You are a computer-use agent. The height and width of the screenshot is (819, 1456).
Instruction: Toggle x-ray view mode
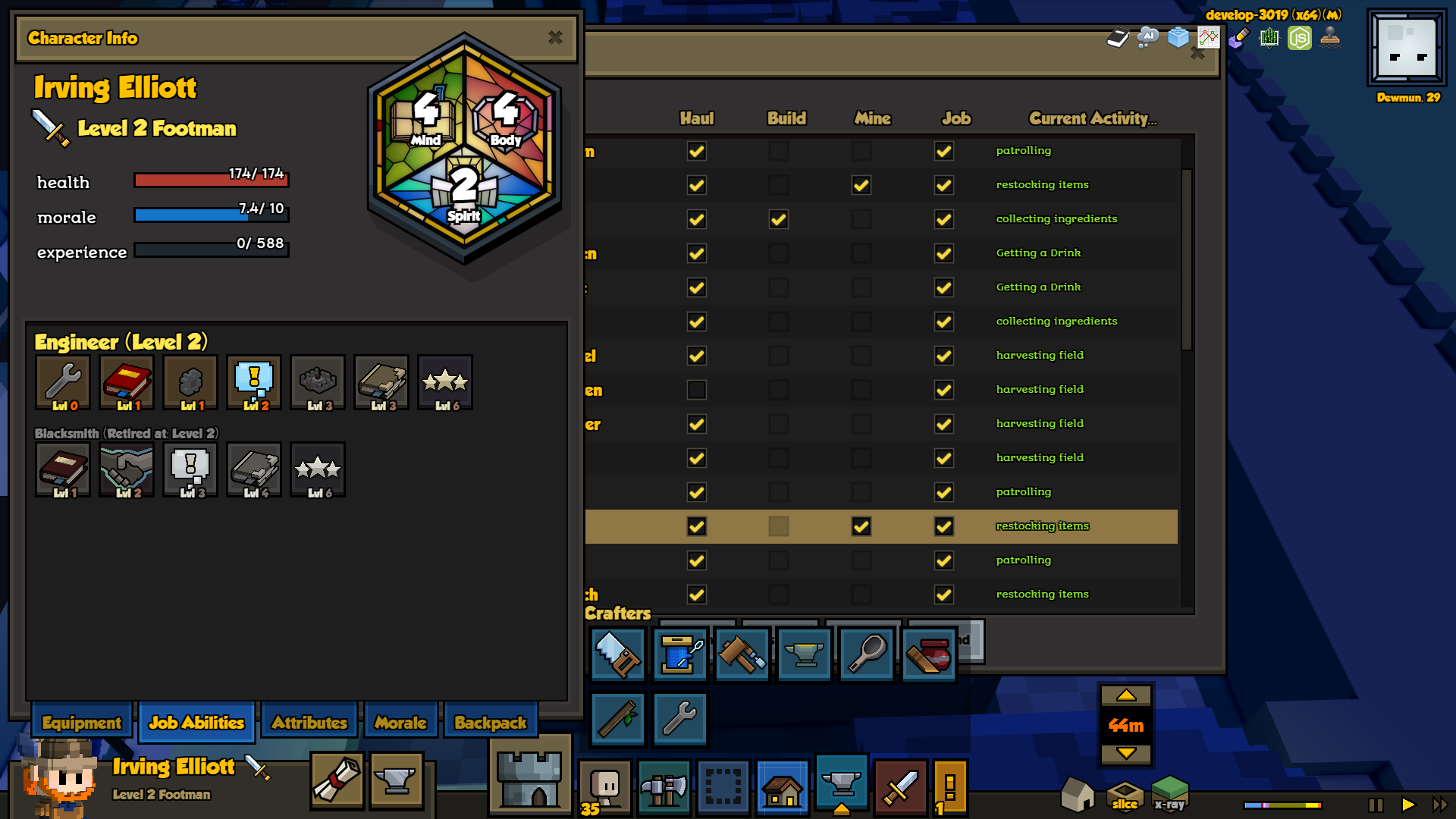click(1169, 794)
